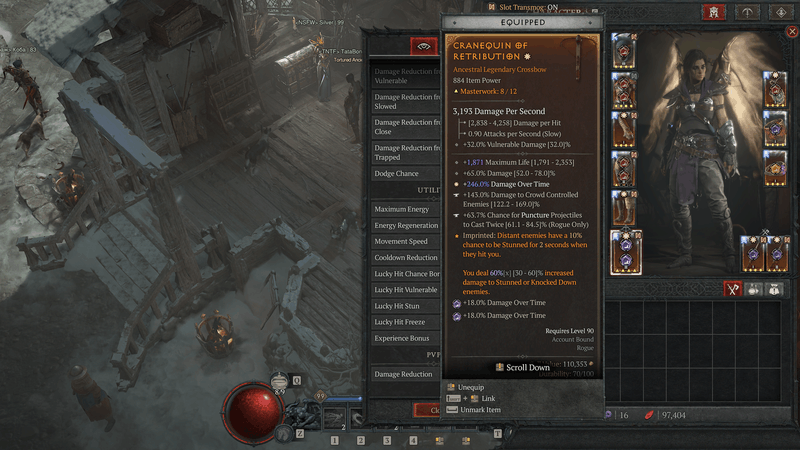Select the Lucky Hit Freeze row
Screen dimensions: 800x450
coord(405,322)
